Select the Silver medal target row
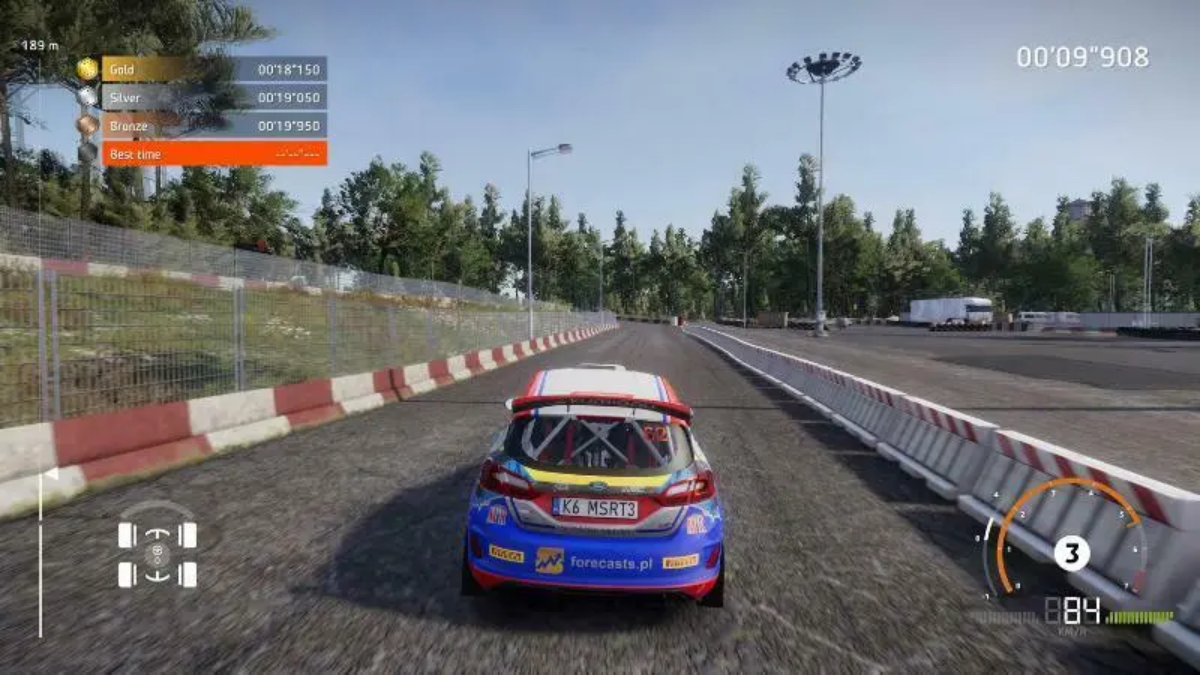 (213, 98)
